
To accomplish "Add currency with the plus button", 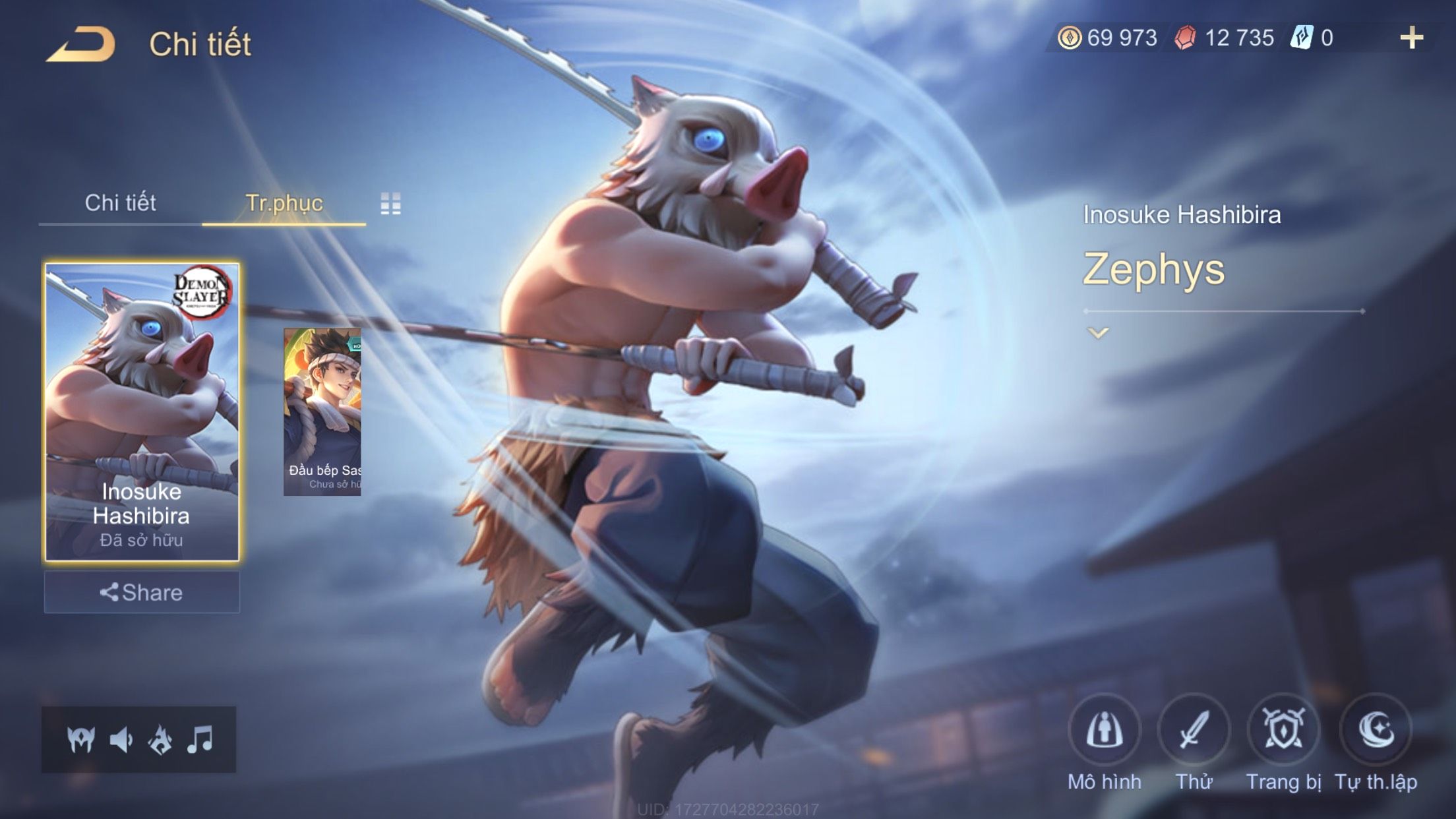I will 1411,38.
